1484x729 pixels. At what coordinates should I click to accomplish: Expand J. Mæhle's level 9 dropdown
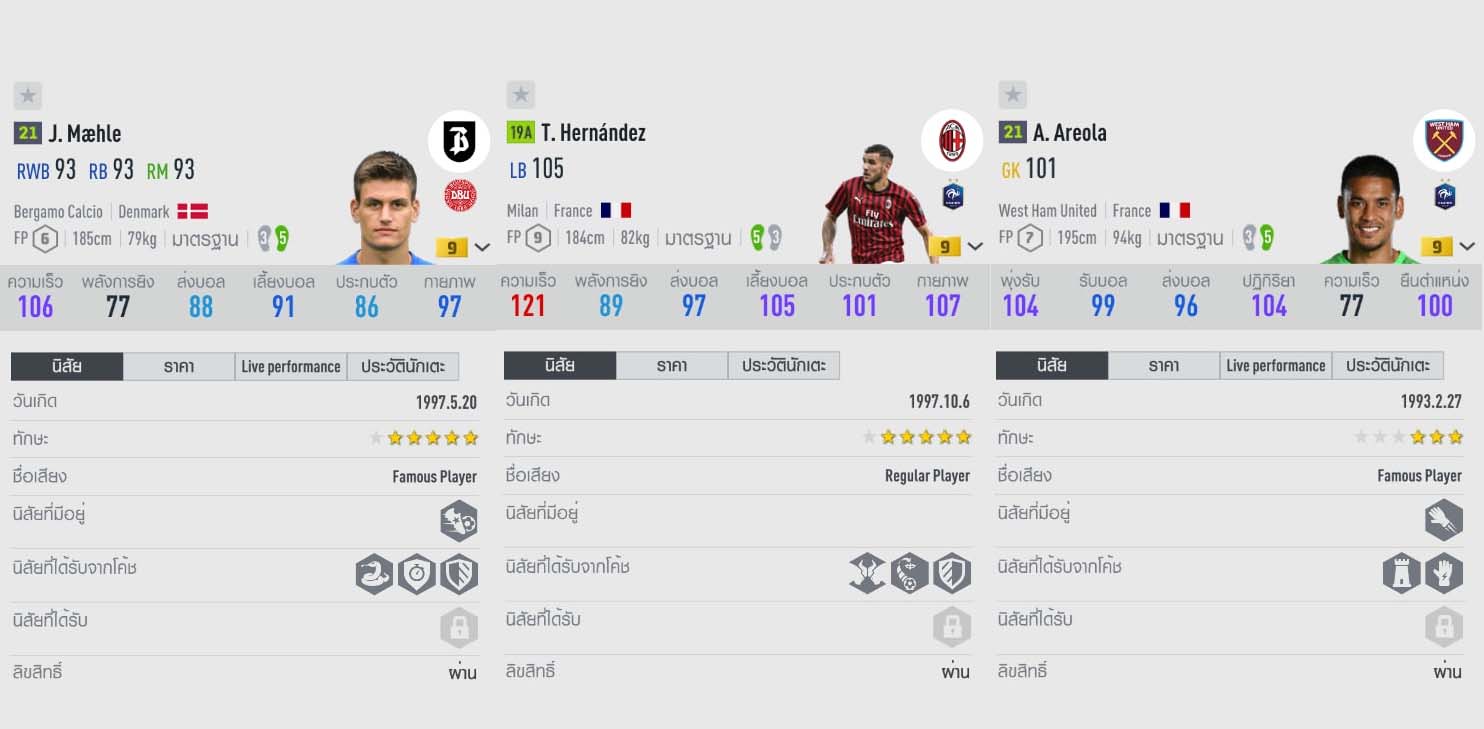click(x=482, y=247)
